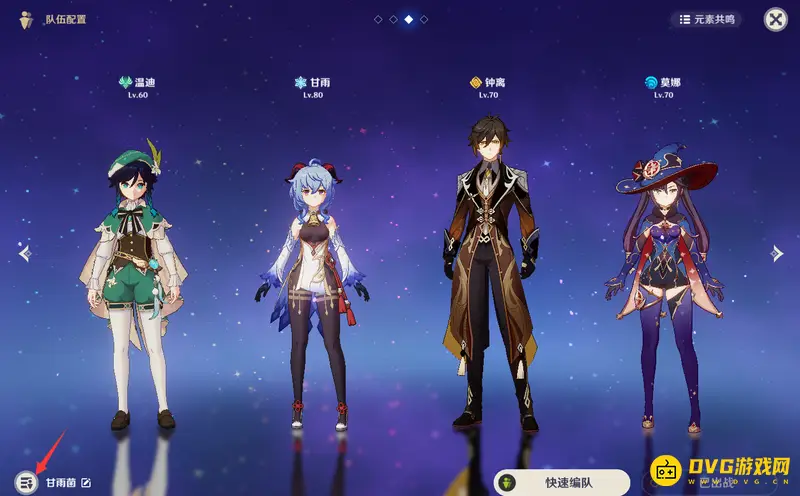The image size is (800, 496).
Task: Go to the previous party with left arrow
Action: click(25, 253)
